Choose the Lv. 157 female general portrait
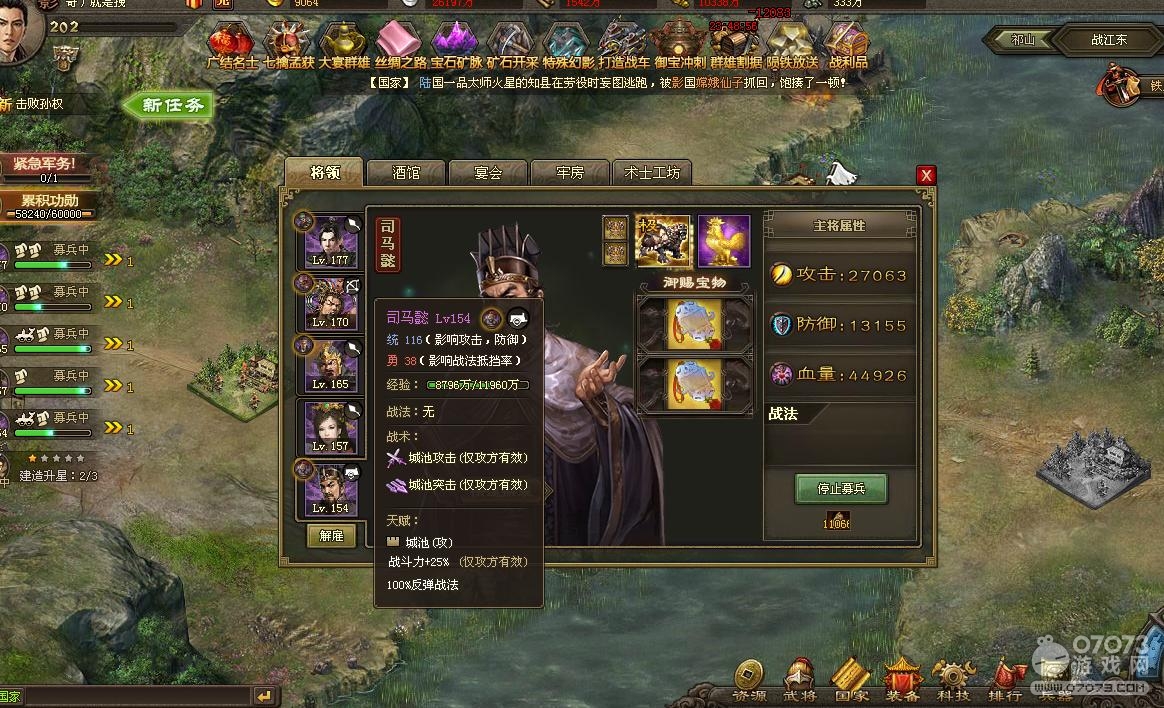Screen dimensions: 1164x708 [331, 429]
